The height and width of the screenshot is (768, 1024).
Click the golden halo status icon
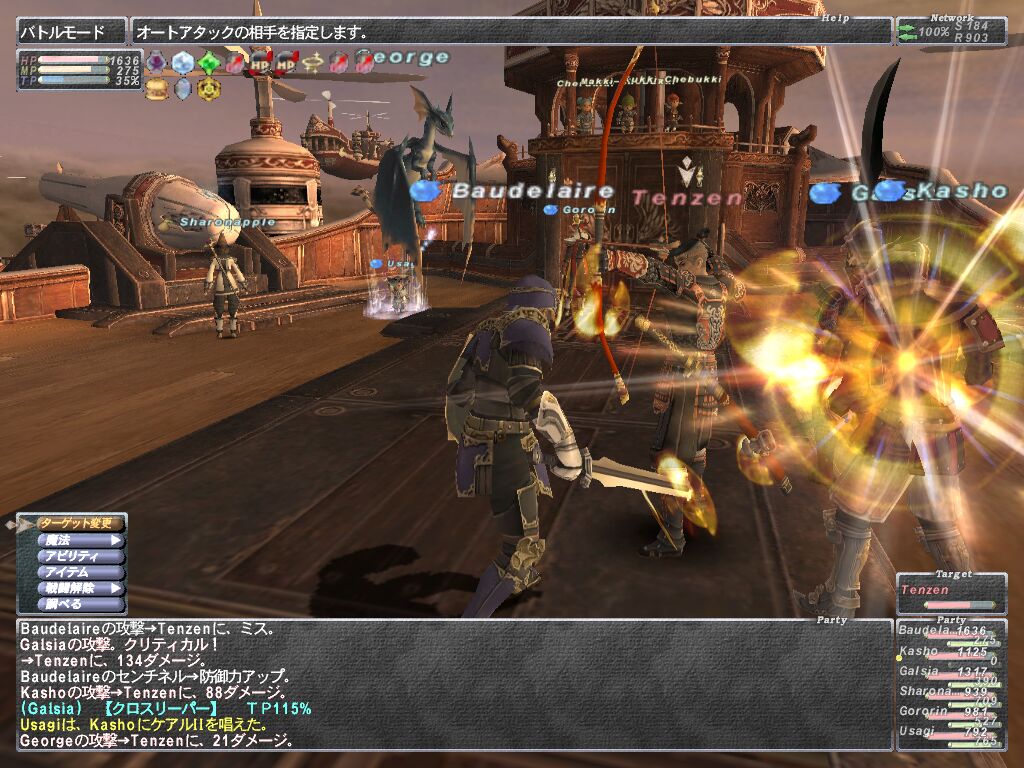point(312,63)
